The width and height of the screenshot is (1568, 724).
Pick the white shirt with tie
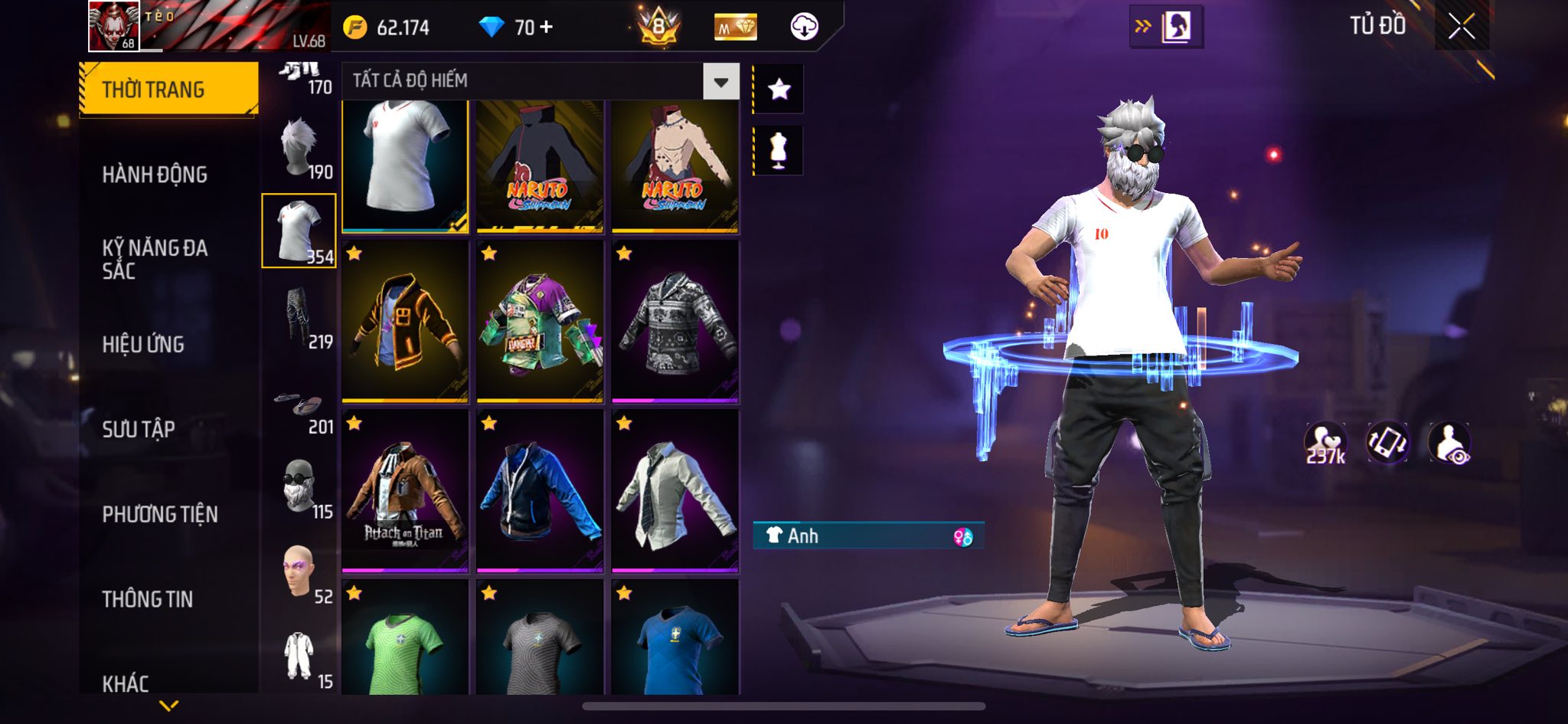(x=675, y=491)
